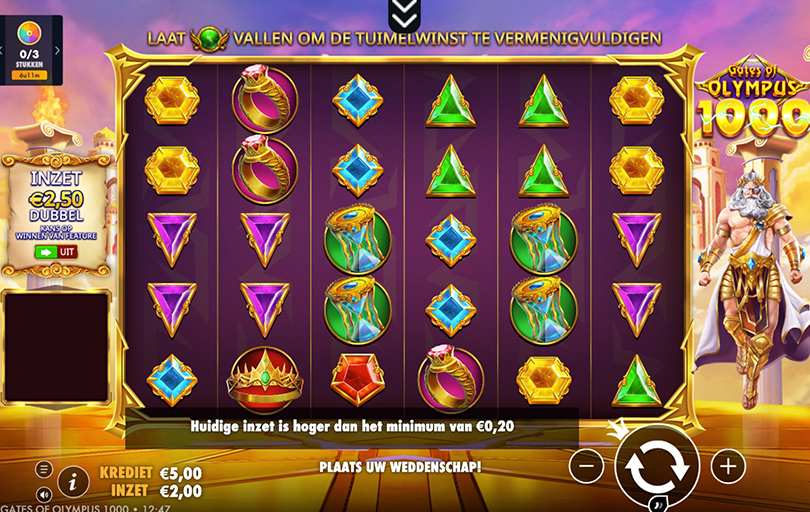Open the autoplay options below the spin button

point(658,503)
